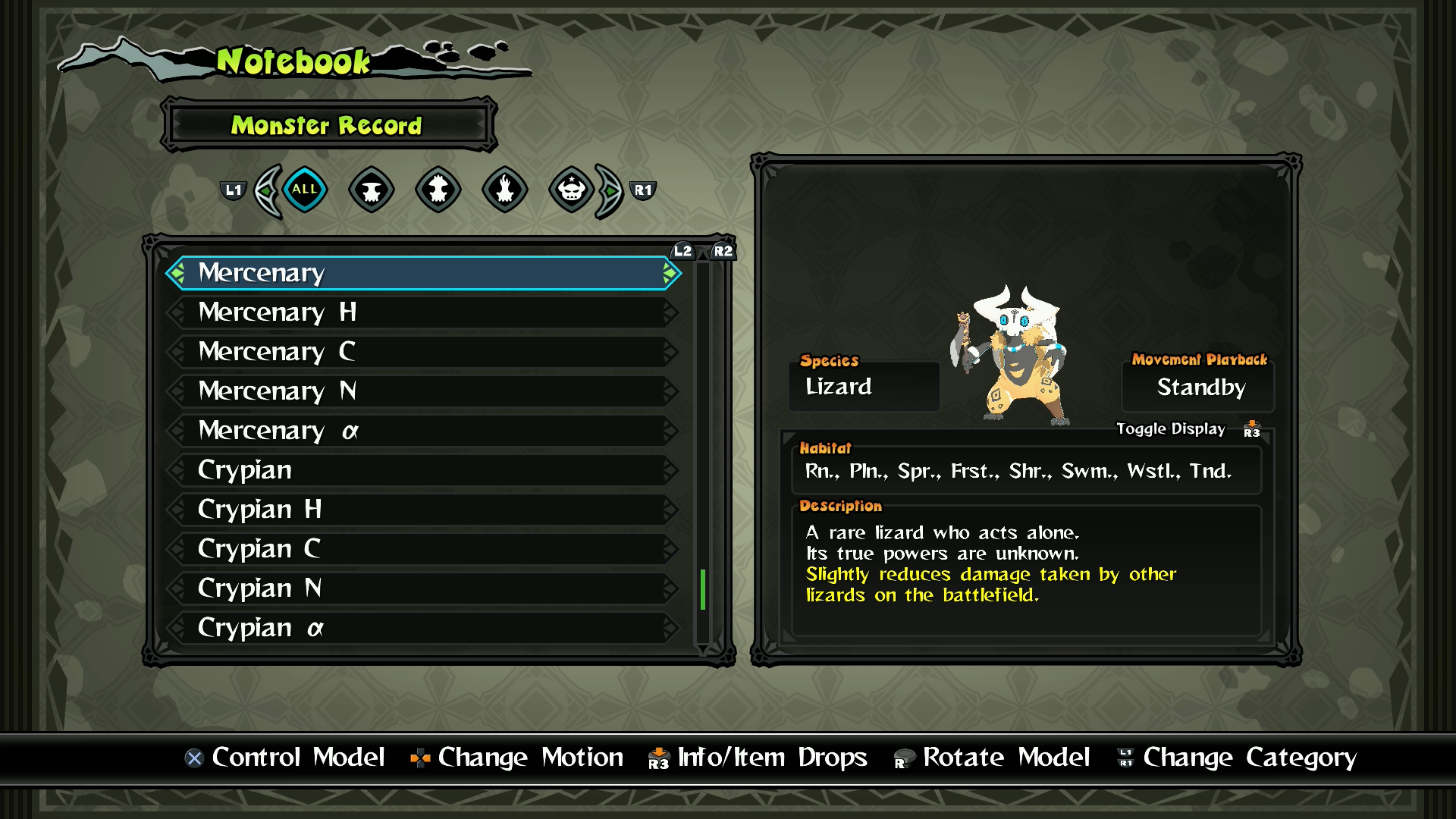The width and height of the screenshot is (1456, 819).
Task: Pick the Mercenary α entry
Action: point(423,431)
